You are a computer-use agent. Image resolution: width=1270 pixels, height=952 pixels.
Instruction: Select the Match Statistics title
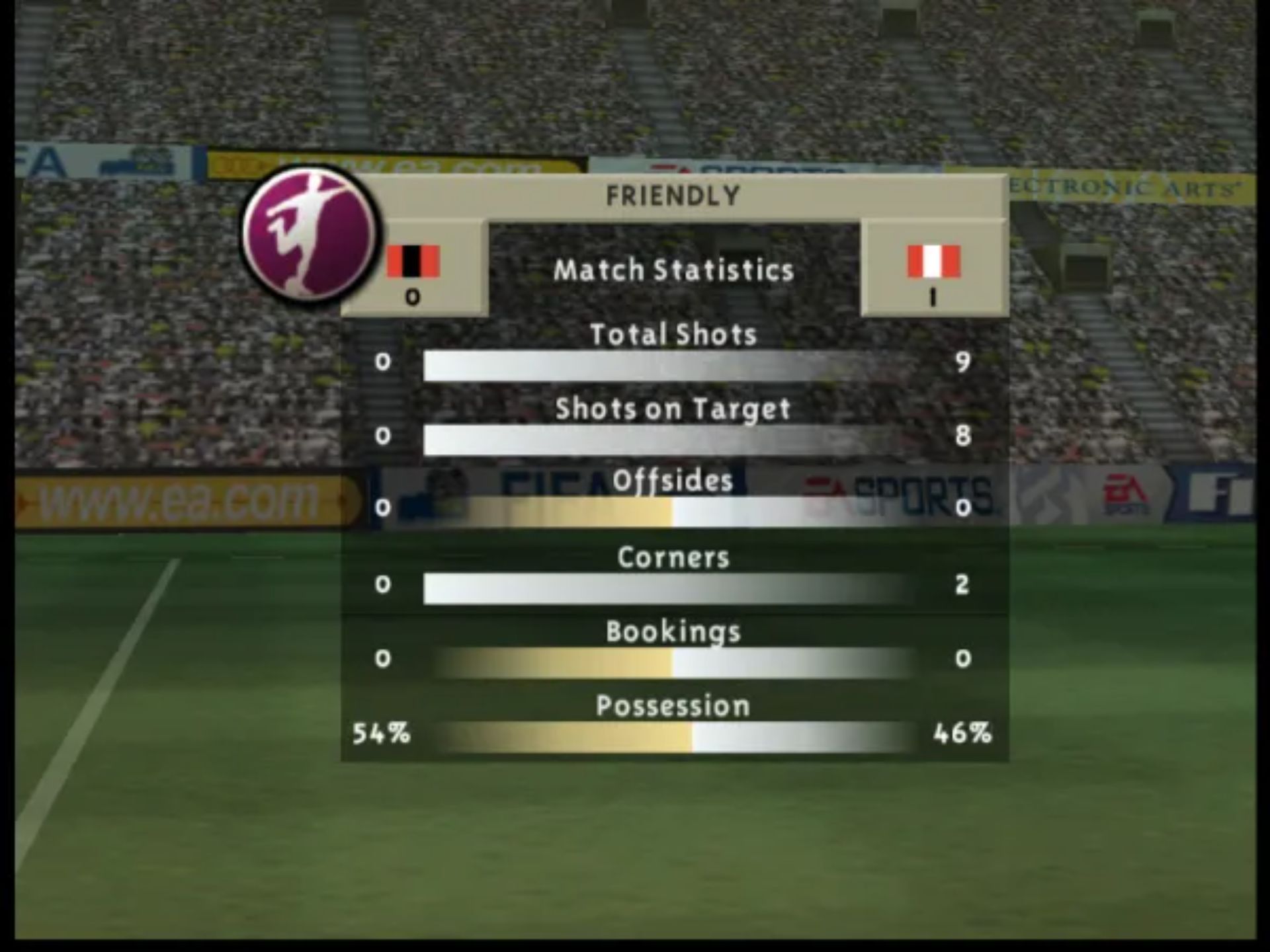tap(673, 270)
